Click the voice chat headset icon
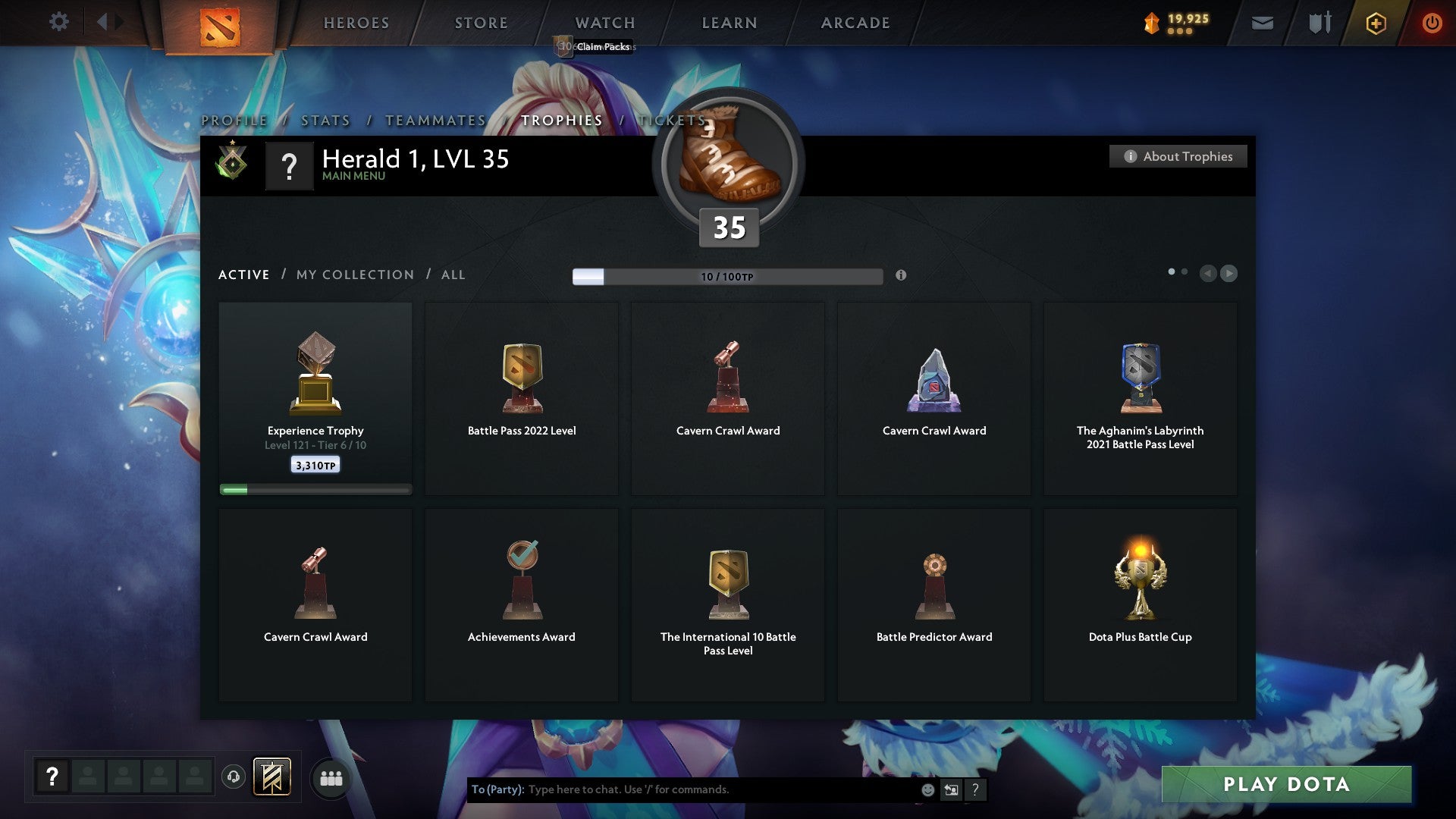1456x819 pixels. coord(233,776)
